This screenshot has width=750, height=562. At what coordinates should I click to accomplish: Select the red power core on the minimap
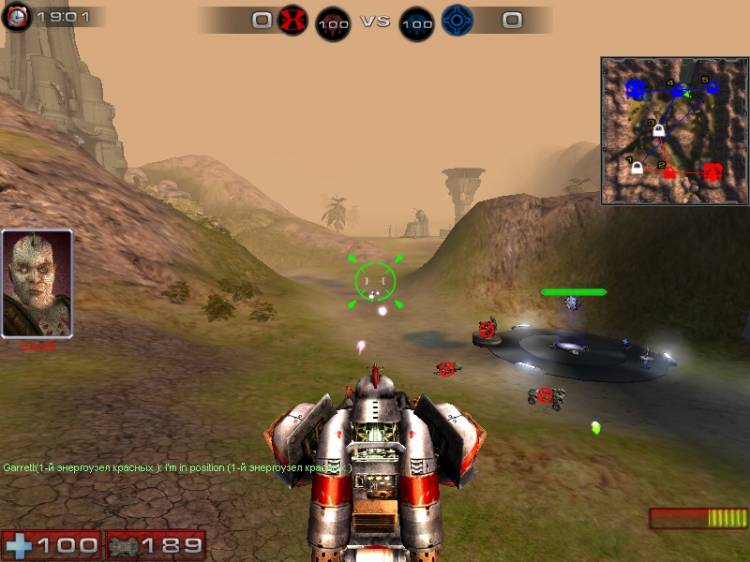click(712, 172)
